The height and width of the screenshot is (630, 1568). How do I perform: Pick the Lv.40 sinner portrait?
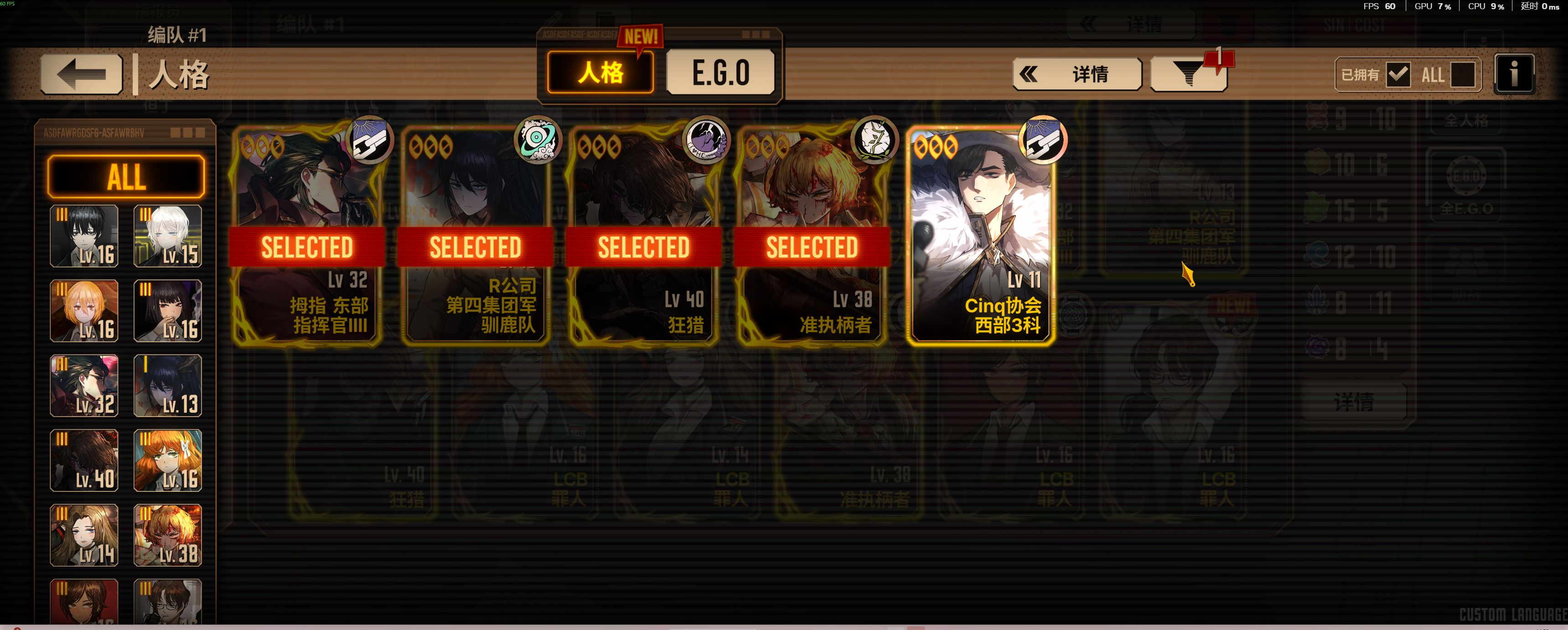point(84,461)
